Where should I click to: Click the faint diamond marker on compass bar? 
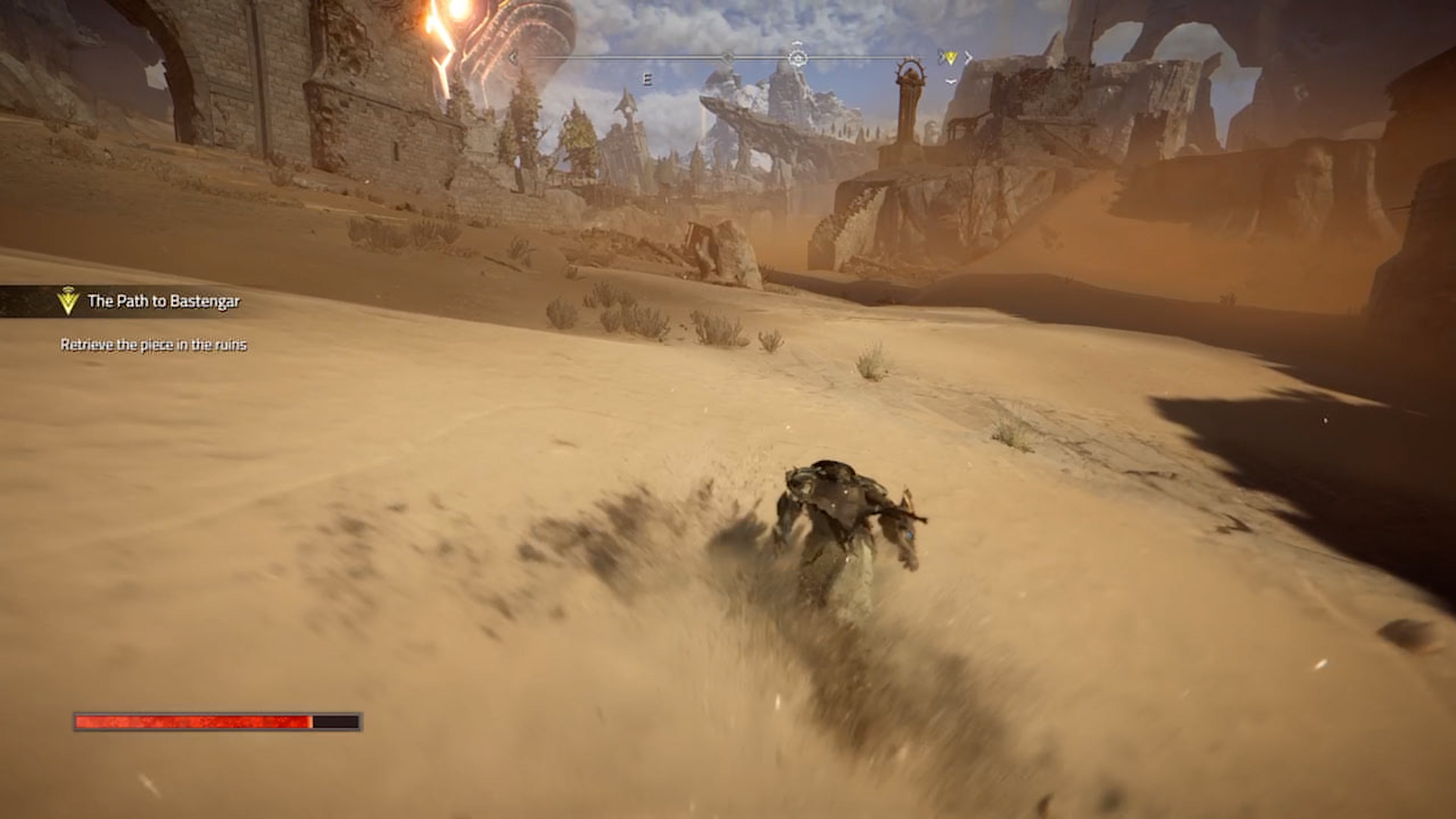pos(727,58)
